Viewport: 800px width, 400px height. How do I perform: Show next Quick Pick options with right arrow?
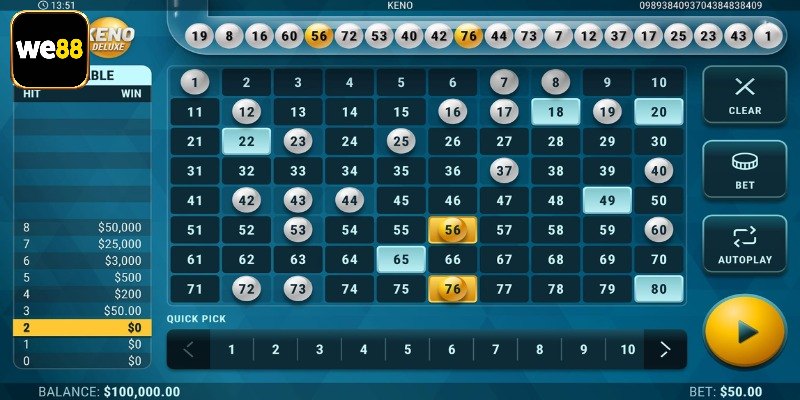pos(664,350)
